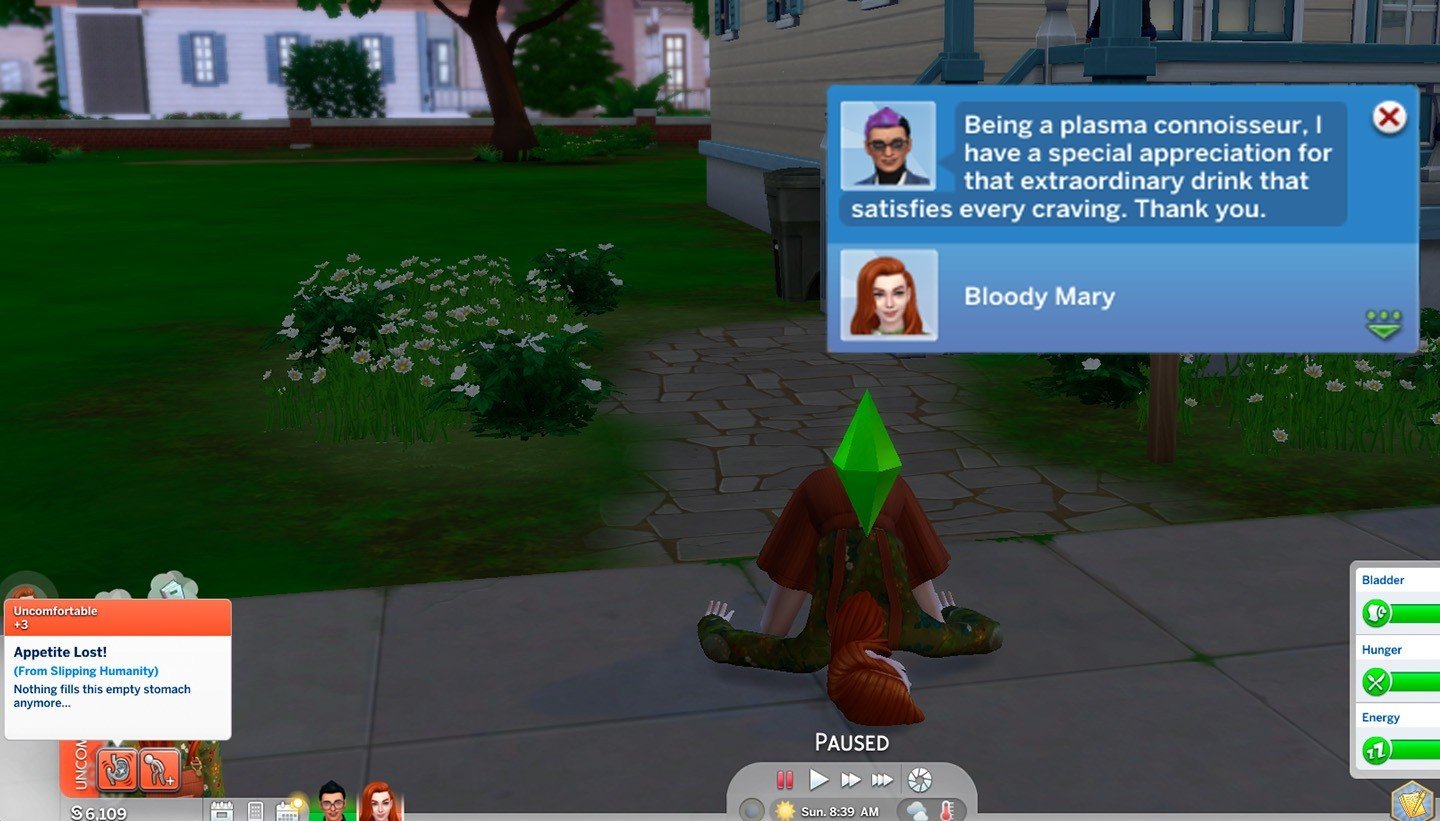Click the green plasma thumbs-up notification icon

(x=1384, y=322)
